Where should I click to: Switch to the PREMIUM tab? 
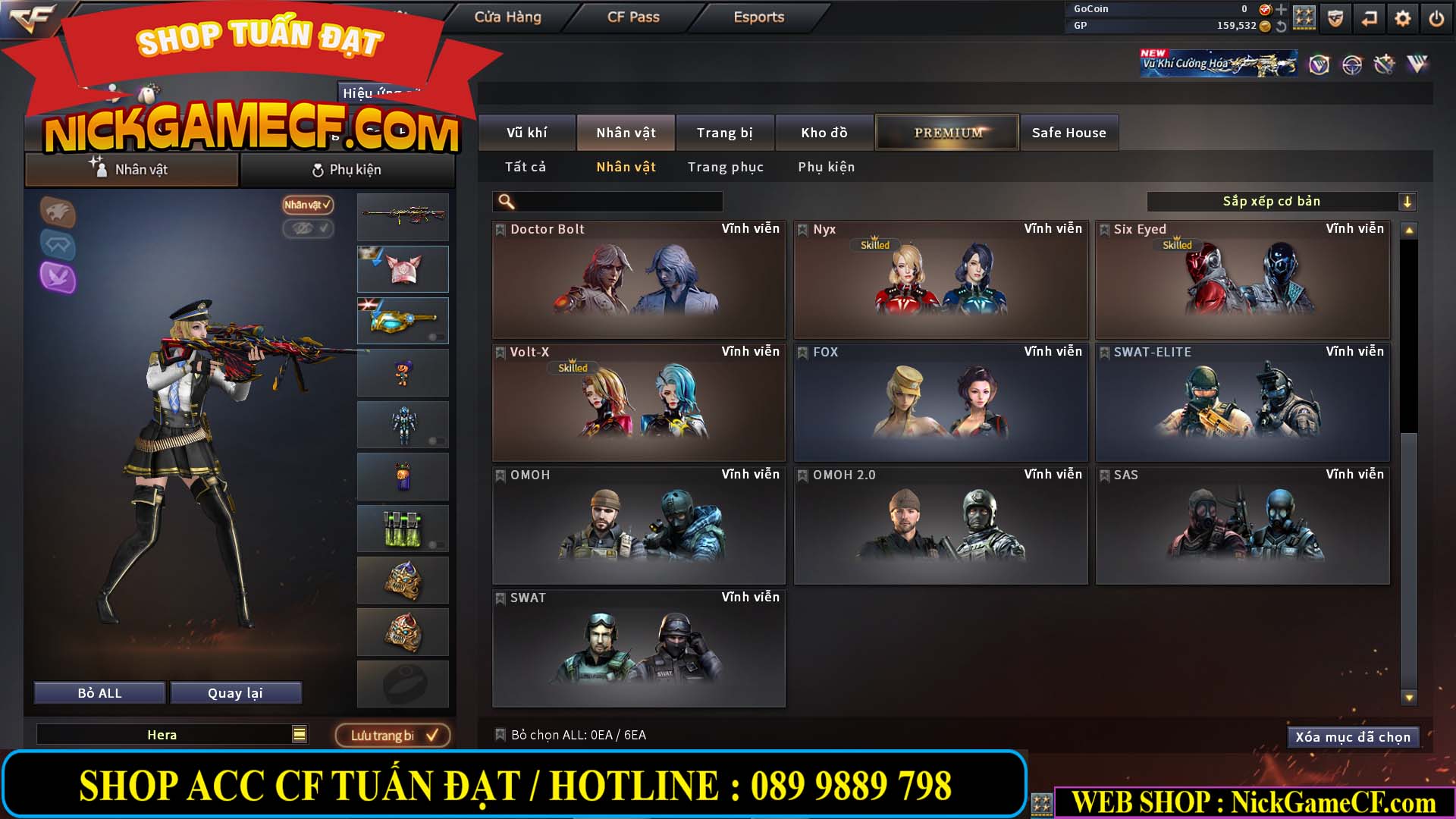click(946, 131)
